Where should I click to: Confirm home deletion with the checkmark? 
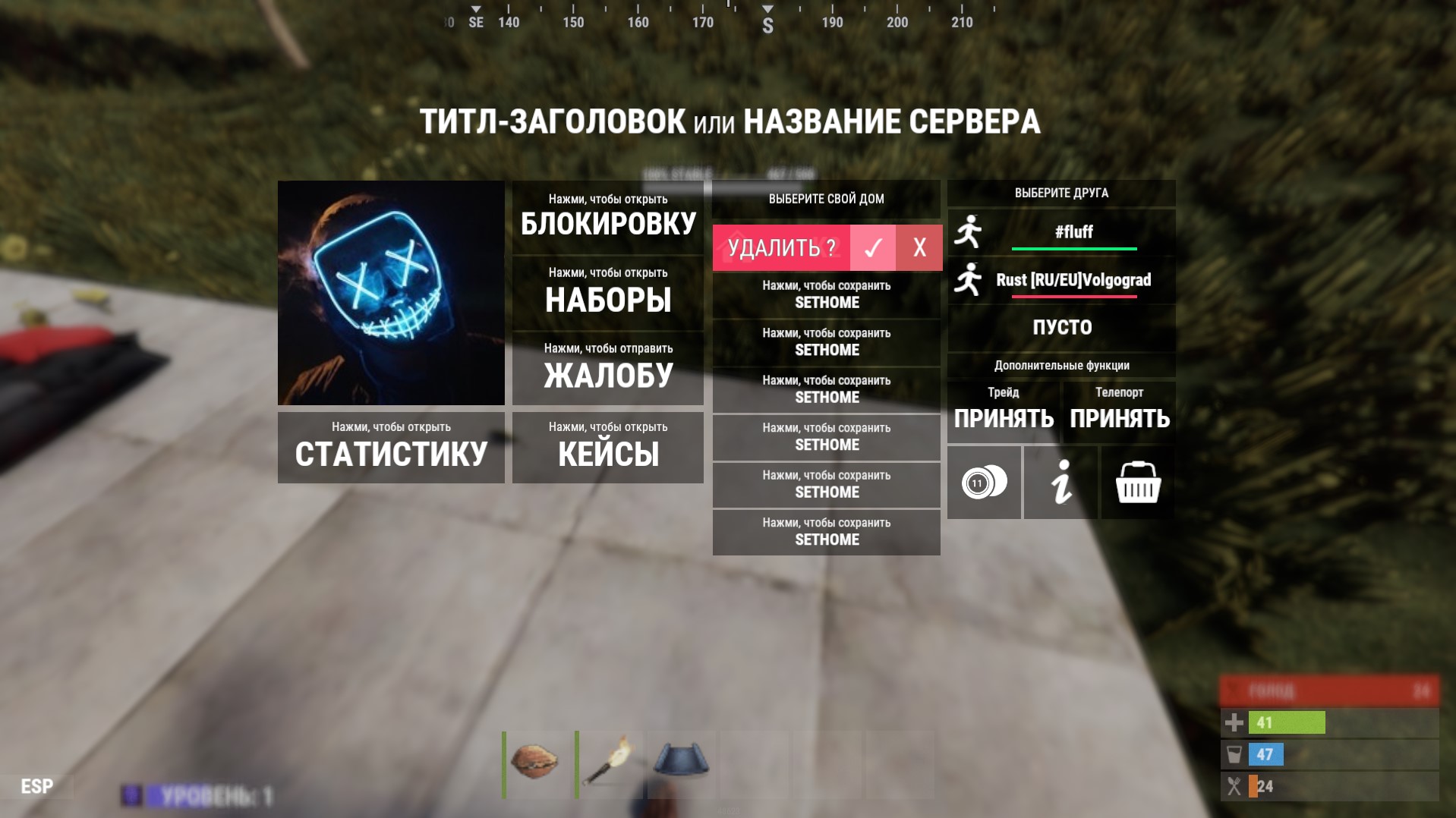(873, 247)
